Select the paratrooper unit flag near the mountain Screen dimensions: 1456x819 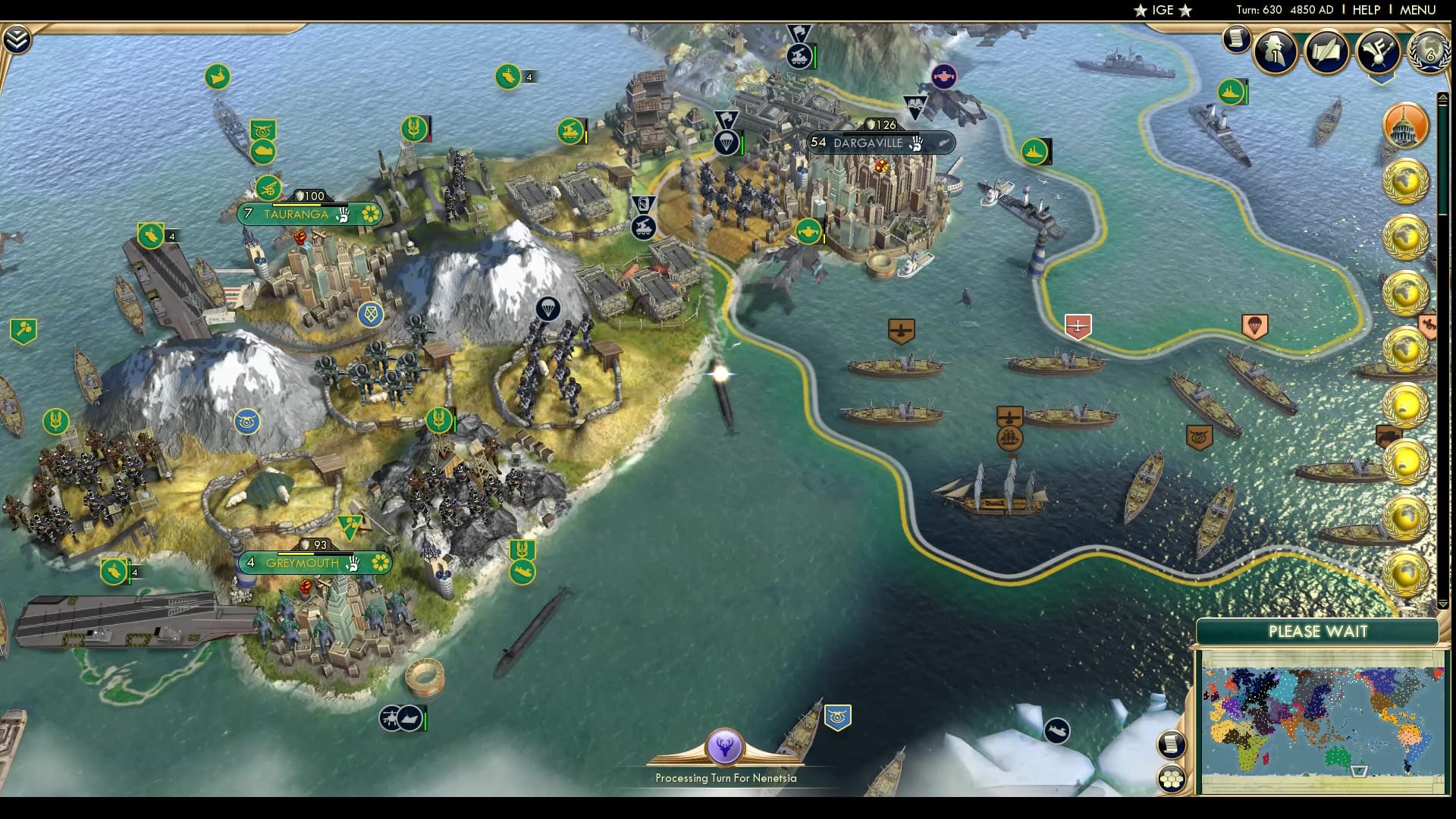(547, 309)
